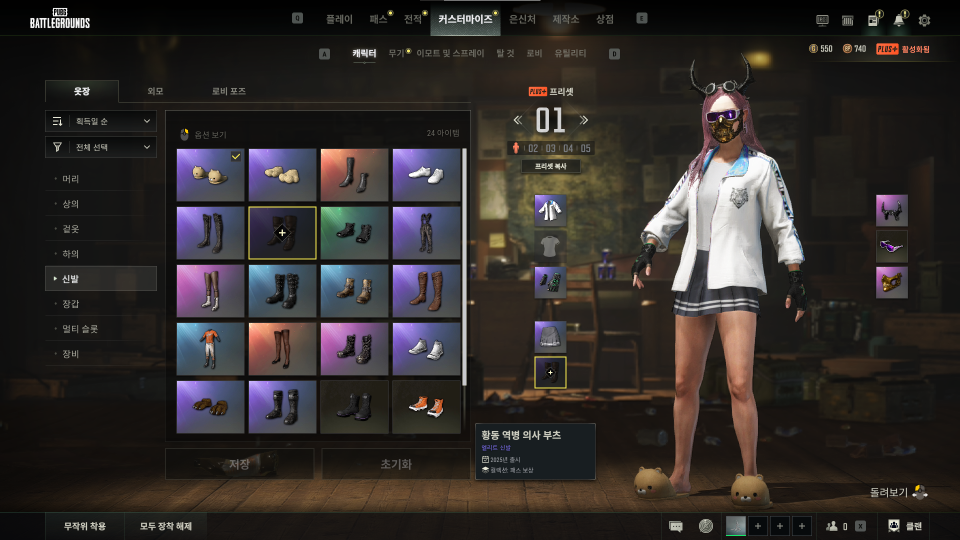Click the 초기화 (Reset) button
960x540 pixels.
click(x=395, y=464)
